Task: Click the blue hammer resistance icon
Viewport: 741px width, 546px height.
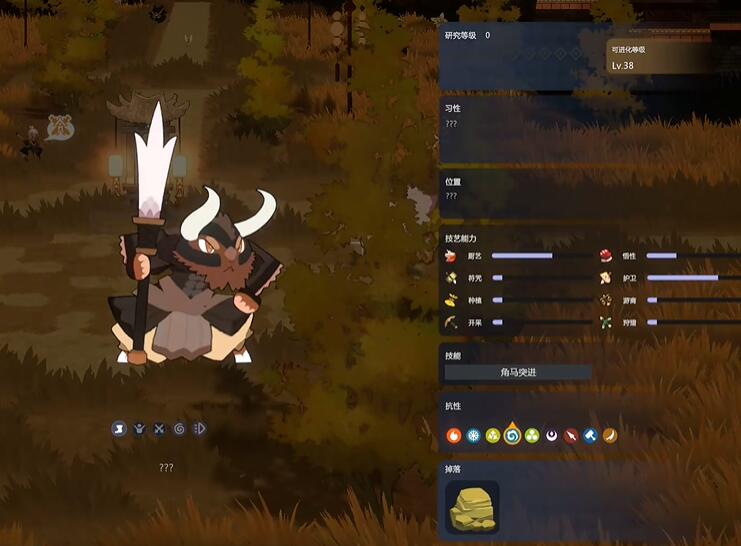Action: (x=590, y=436)
